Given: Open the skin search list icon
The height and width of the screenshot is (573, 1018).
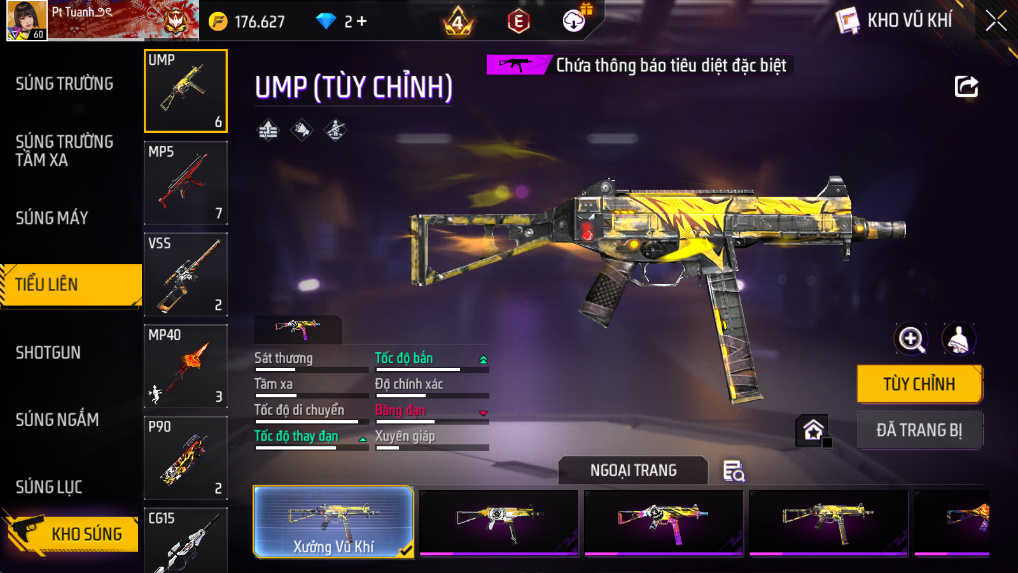Looking at the screenshot, I should 733,471.
